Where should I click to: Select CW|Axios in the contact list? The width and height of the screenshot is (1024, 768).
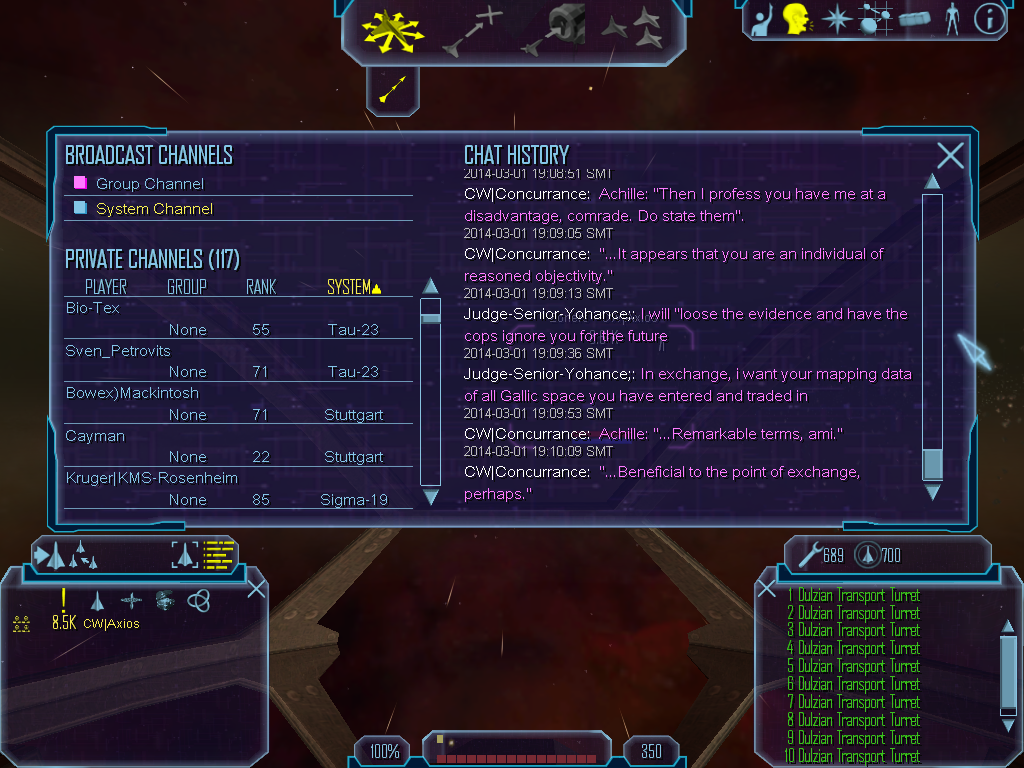click(x=111, y=624)
